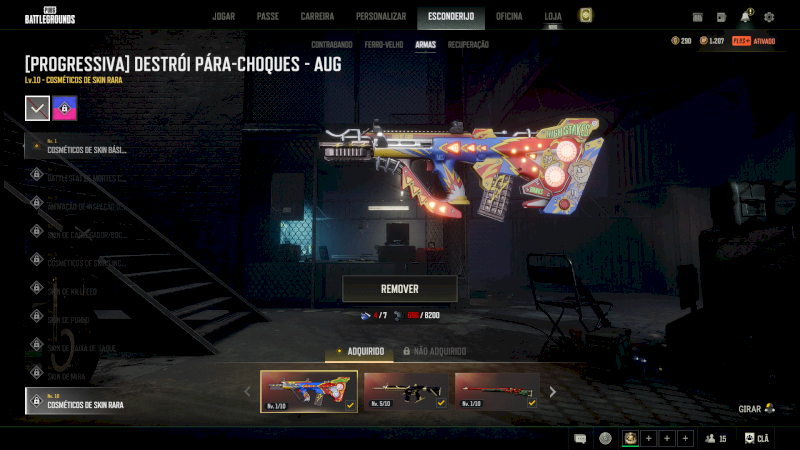Image resolution: width=800 pixels, height=450 pixels.
Task: Open the chat speech bubble icon
Action: click(580, 438)
